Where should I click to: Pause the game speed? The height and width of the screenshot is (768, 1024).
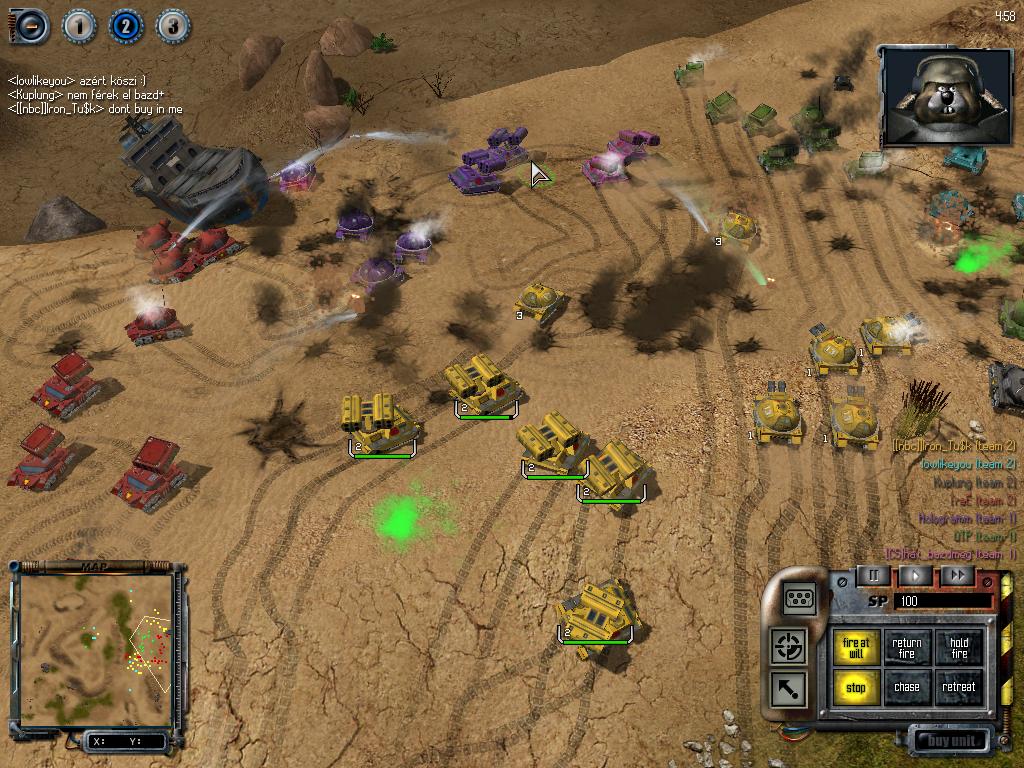(873, 576)
